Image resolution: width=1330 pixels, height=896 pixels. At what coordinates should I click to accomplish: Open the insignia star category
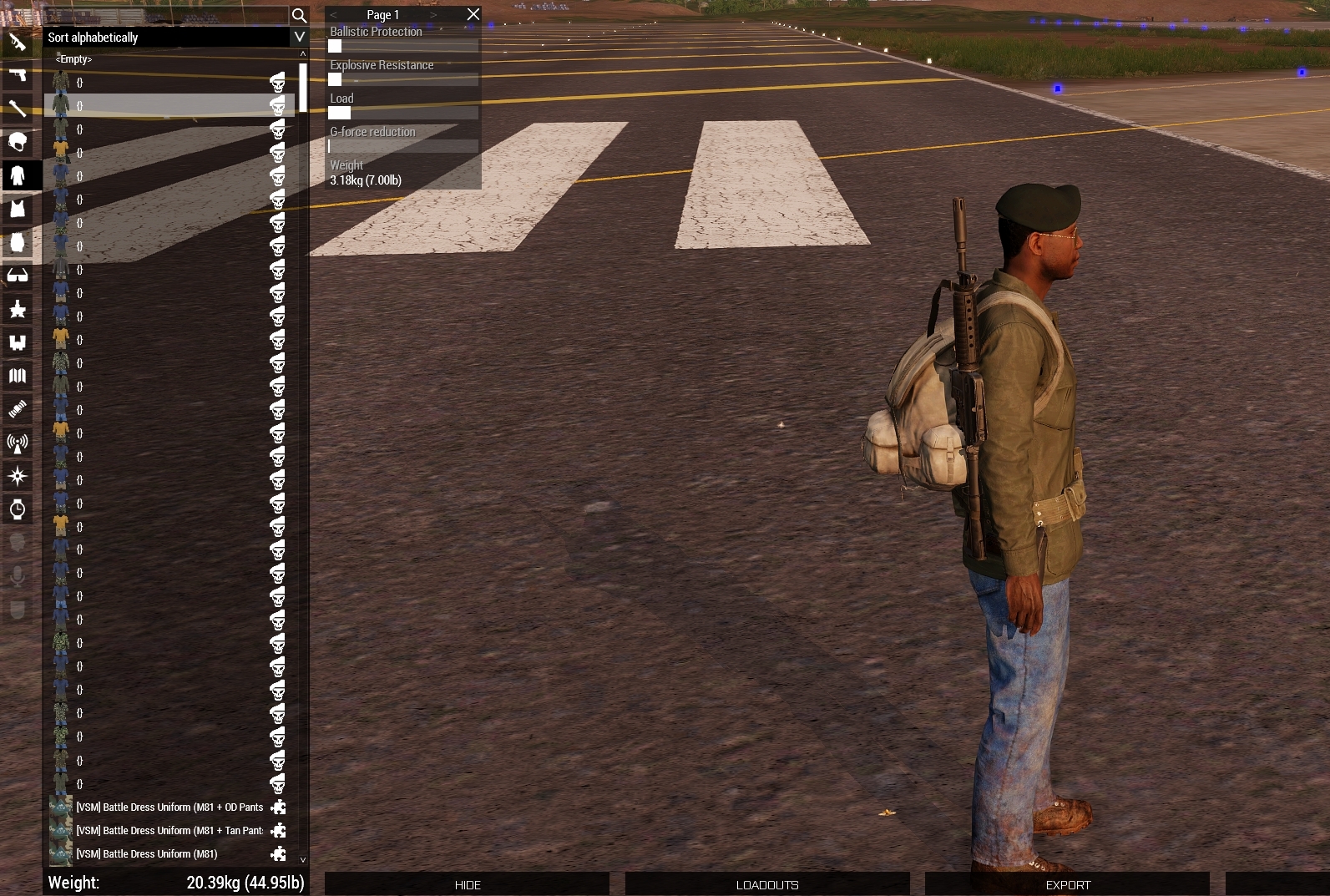[x=18, y=310]
